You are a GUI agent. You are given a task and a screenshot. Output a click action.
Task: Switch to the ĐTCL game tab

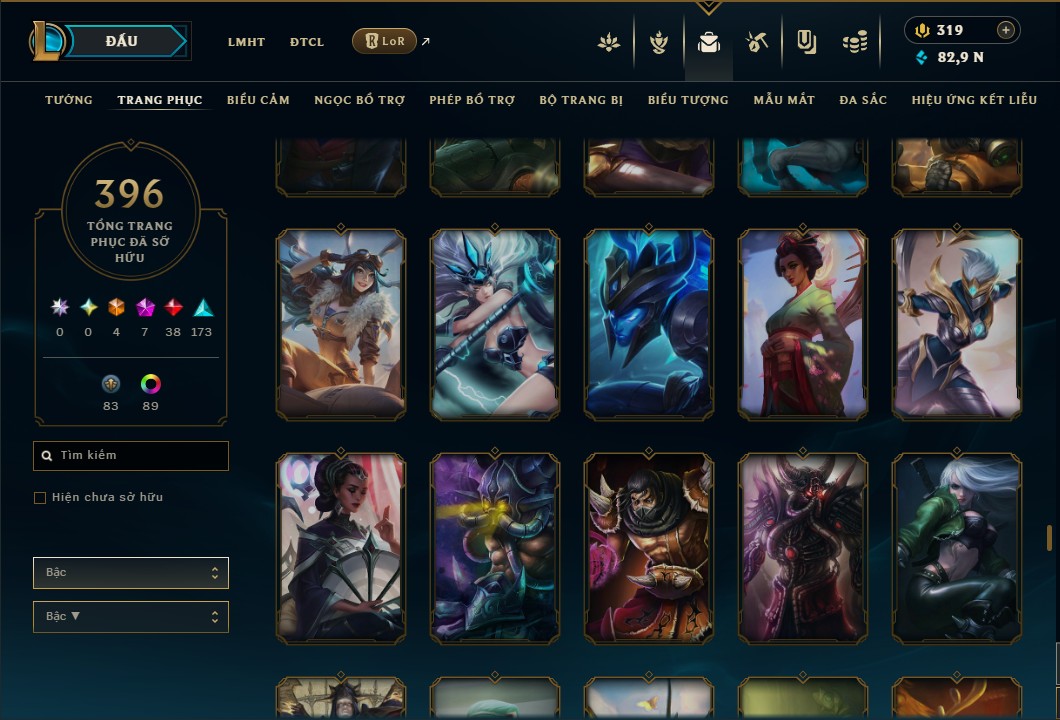(307, 42)
